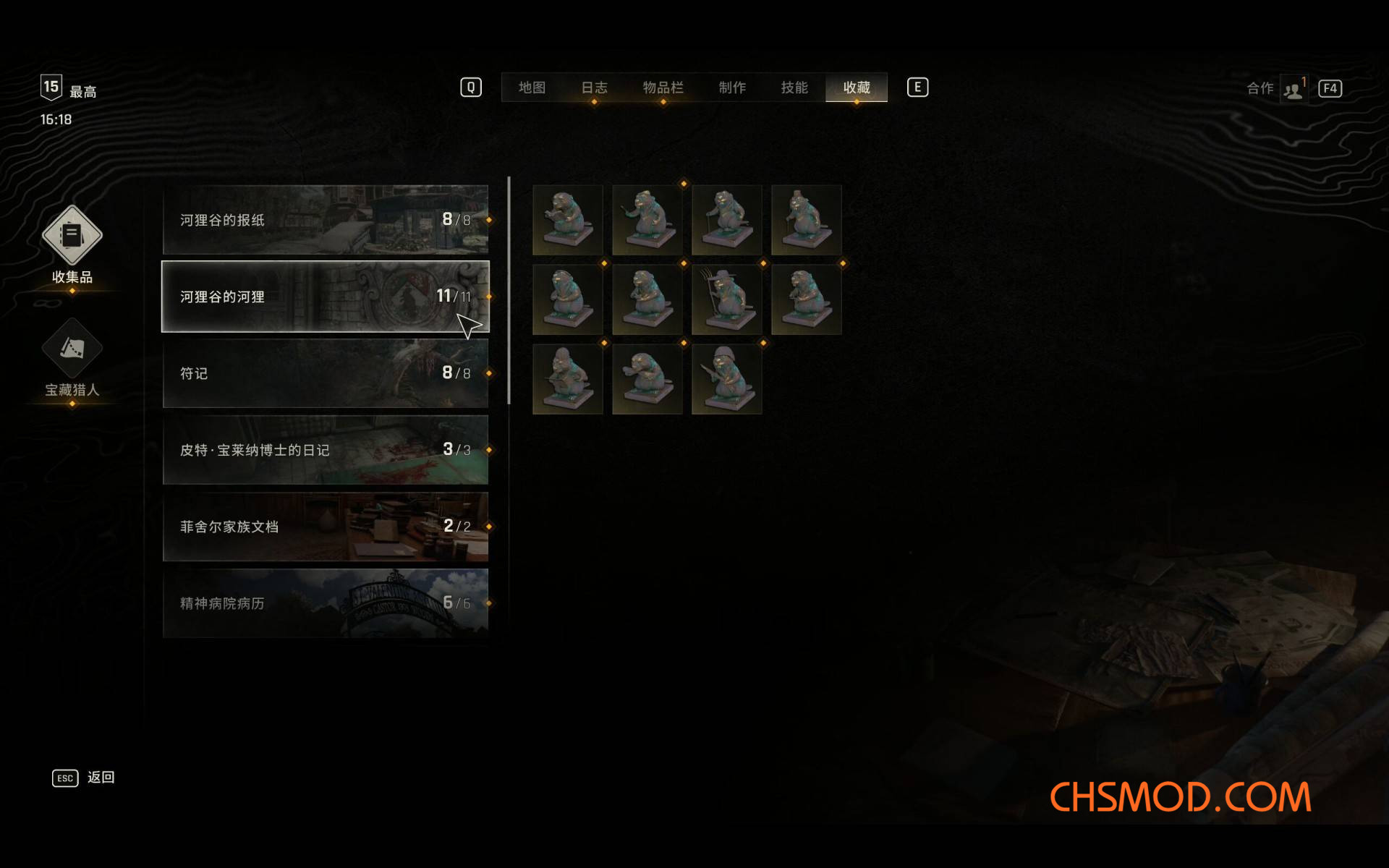The width and height of the screenshot is (1389, 868).
Task: Pick the helmeted soldier beaver statue
Action: coord(727,379)
